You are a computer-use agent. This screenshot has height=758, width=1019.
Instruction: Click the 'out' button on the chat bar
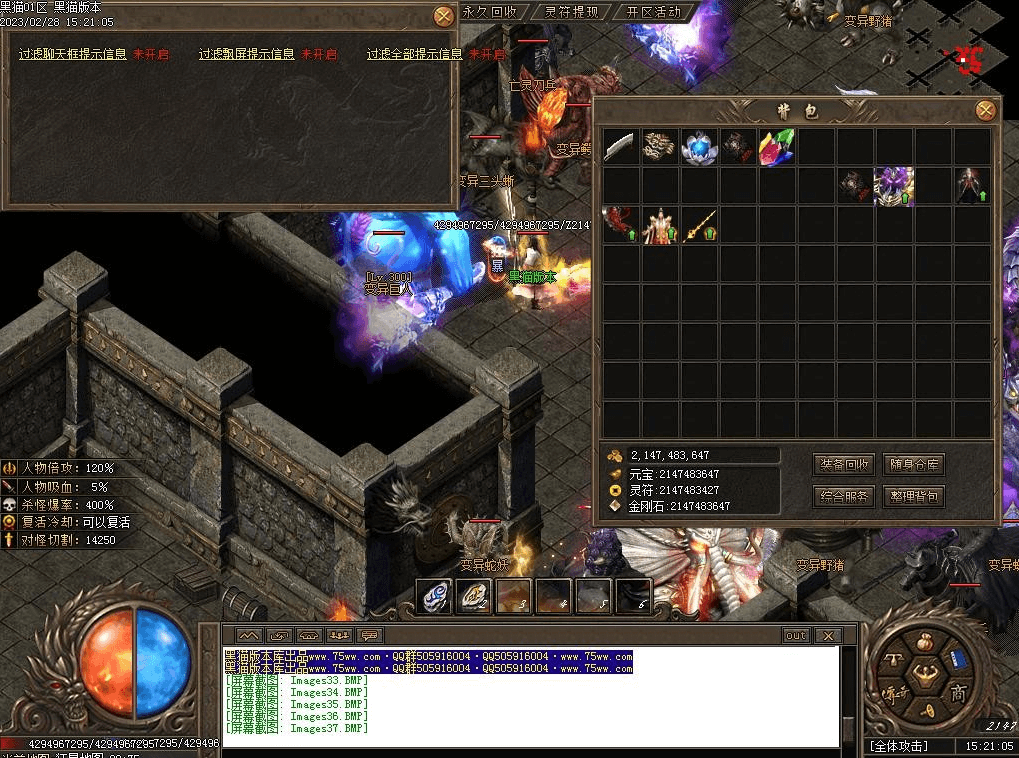[x=796, y=635]
